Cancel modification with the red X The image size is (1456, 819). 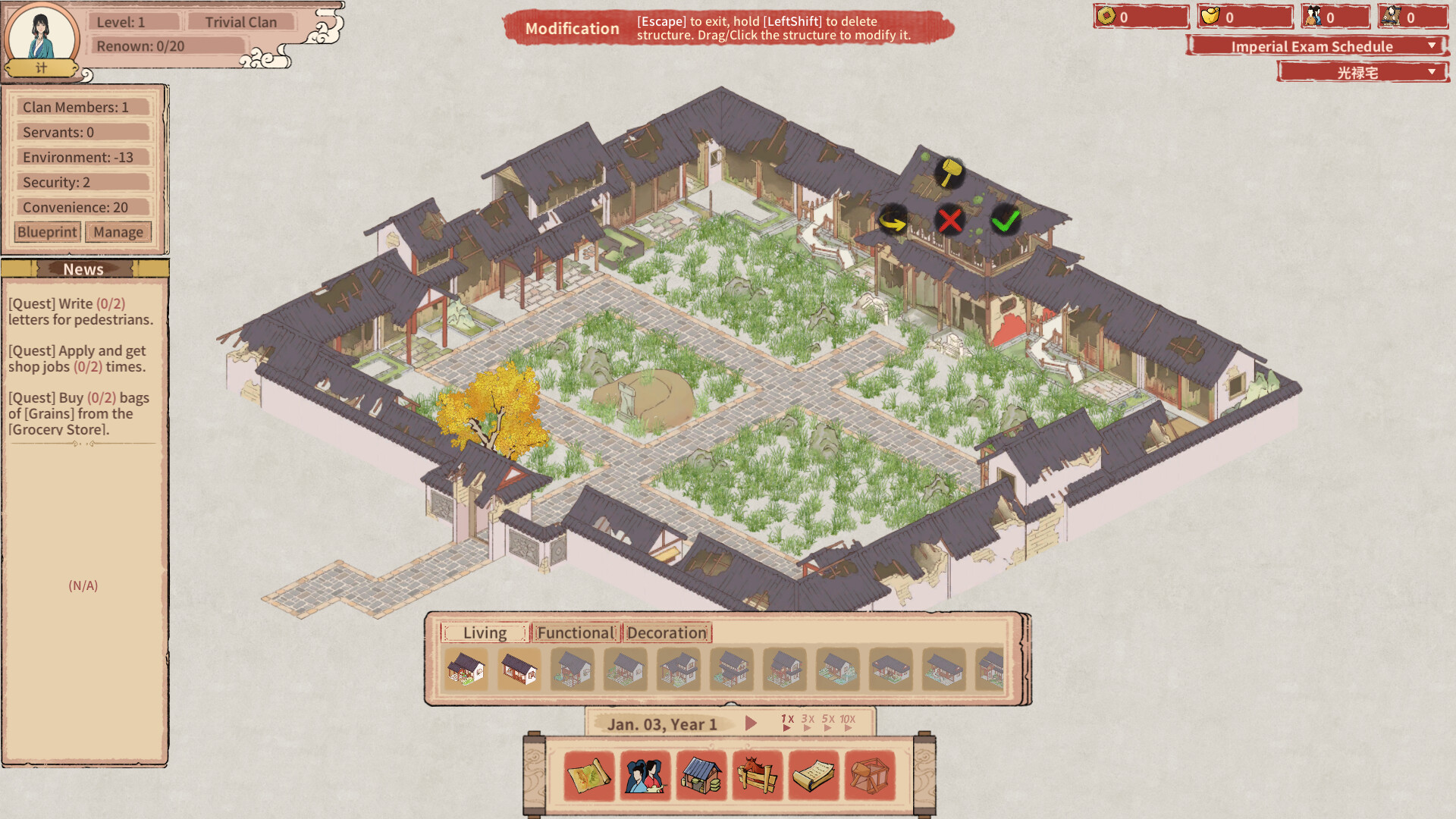pos(949,221)
